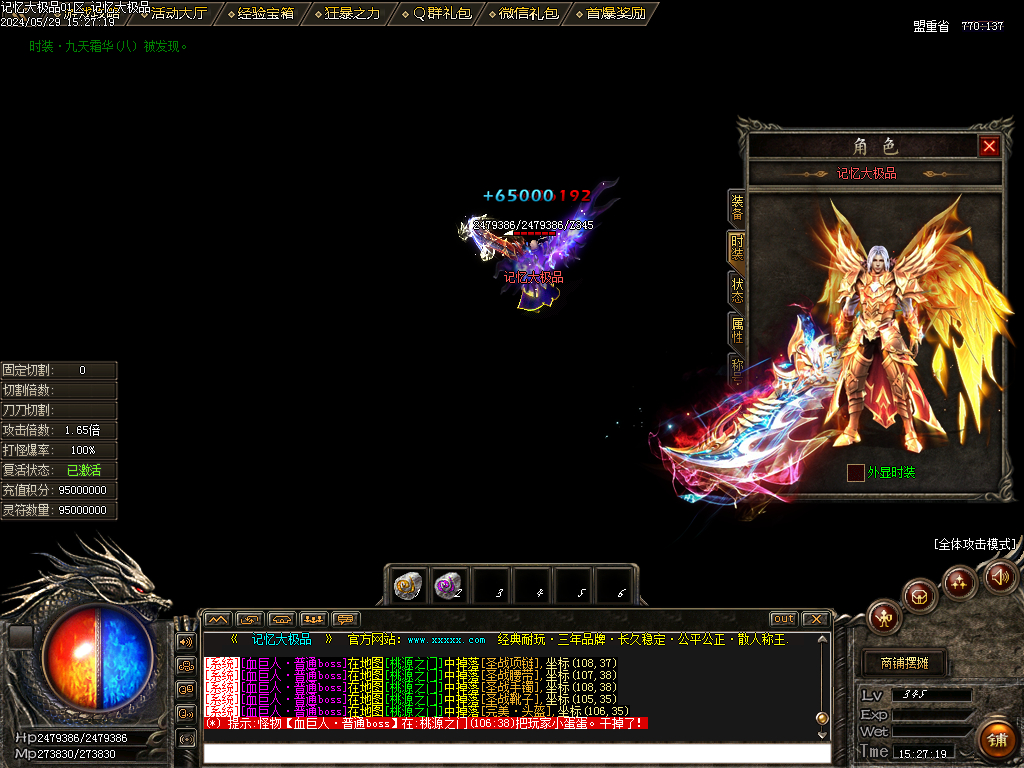
Task: Click the round orange 铺 shop button
Action: (x=996, y=741)
